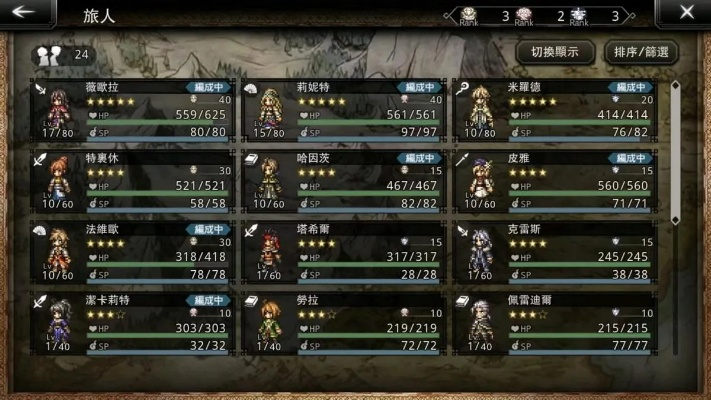Select traveler 皮雅 entry

tap(556, 181)
